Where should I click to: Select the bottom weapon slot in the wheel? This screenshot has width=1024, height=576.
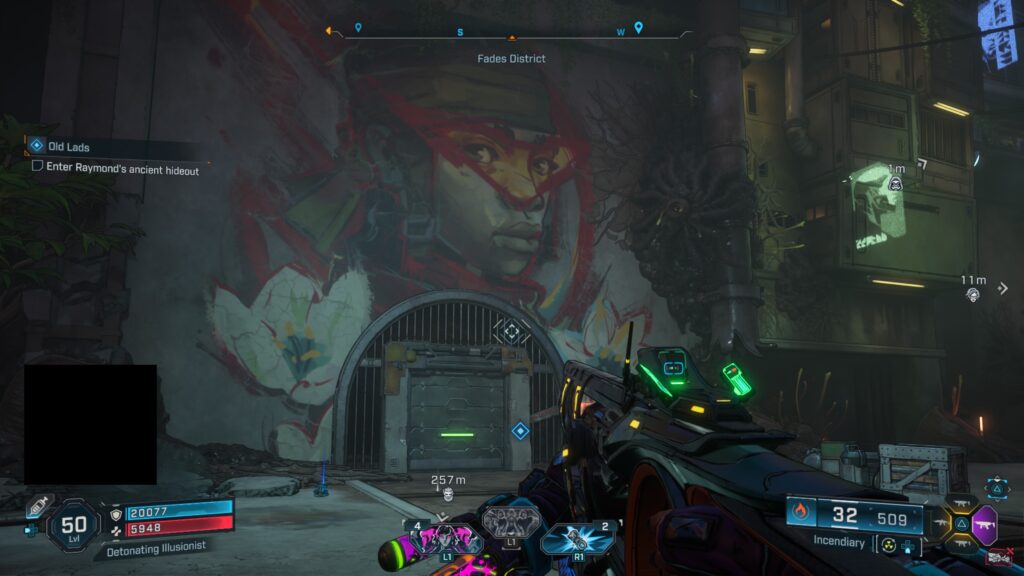pyautogui.click(x=961, y=544)
